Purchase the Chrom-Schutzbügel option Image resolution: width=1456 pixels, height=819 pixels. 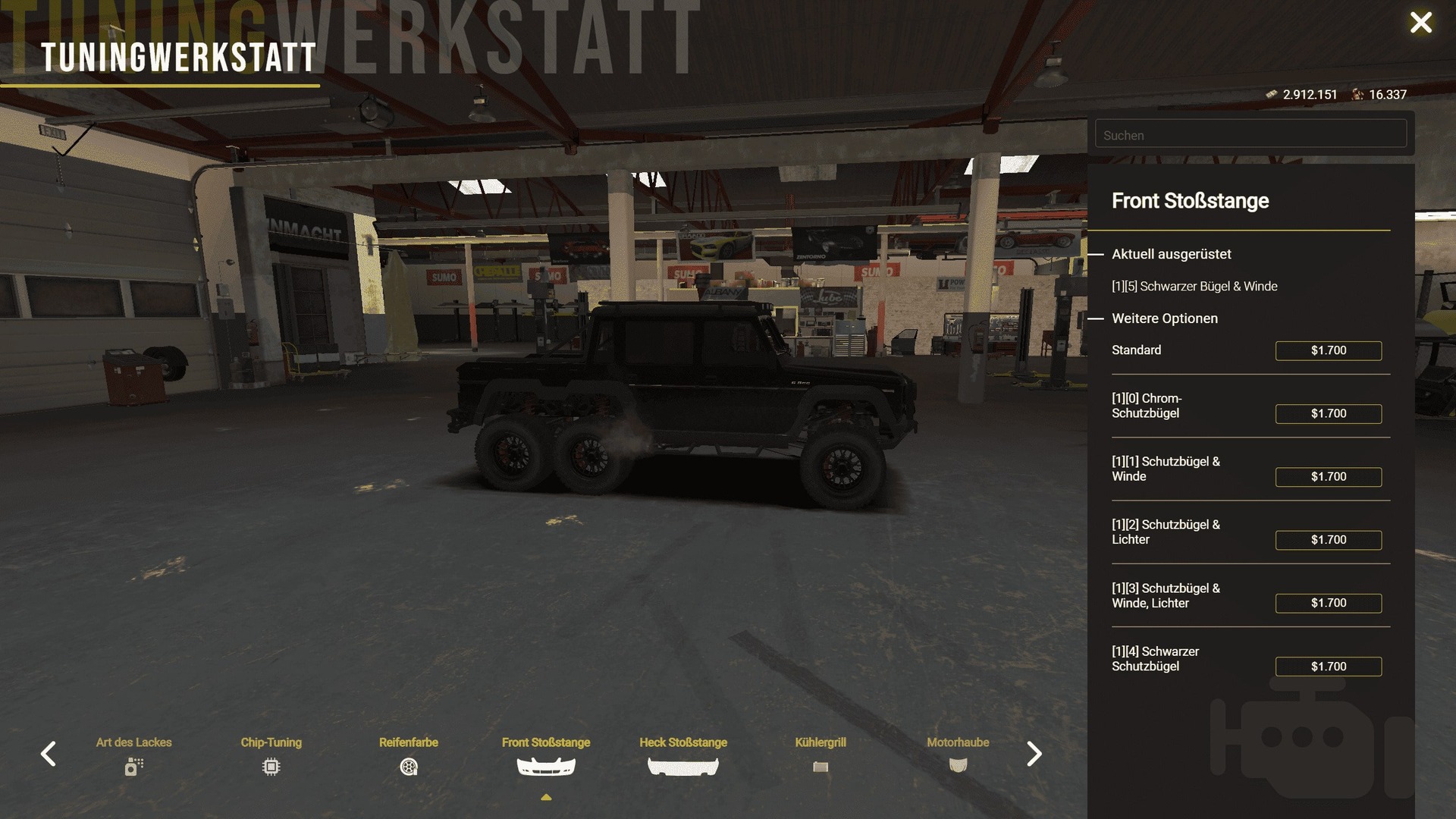pyautogui.click(x=1328, y=413)
